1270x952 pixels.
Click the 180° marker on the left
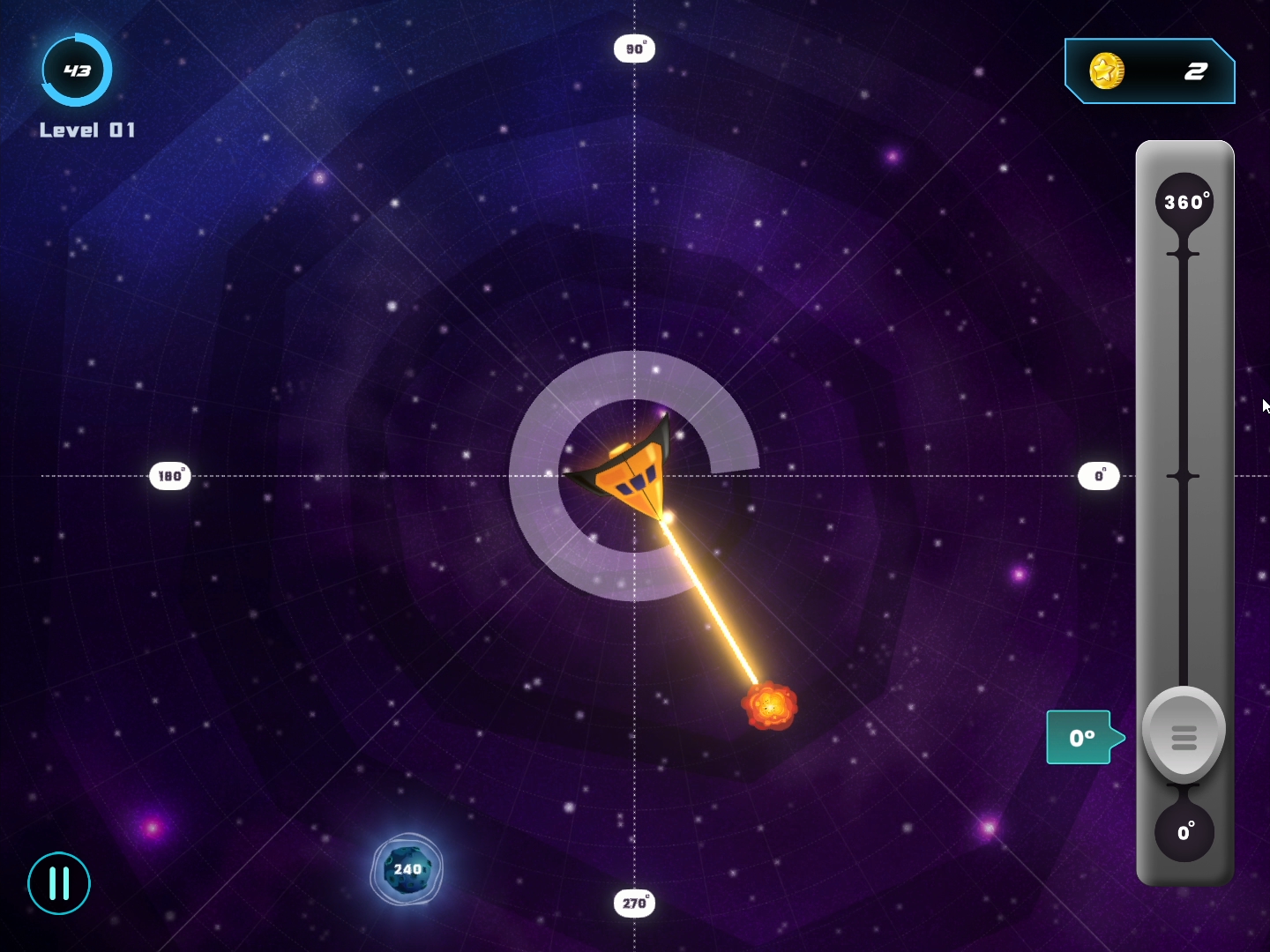coord(169,475)
